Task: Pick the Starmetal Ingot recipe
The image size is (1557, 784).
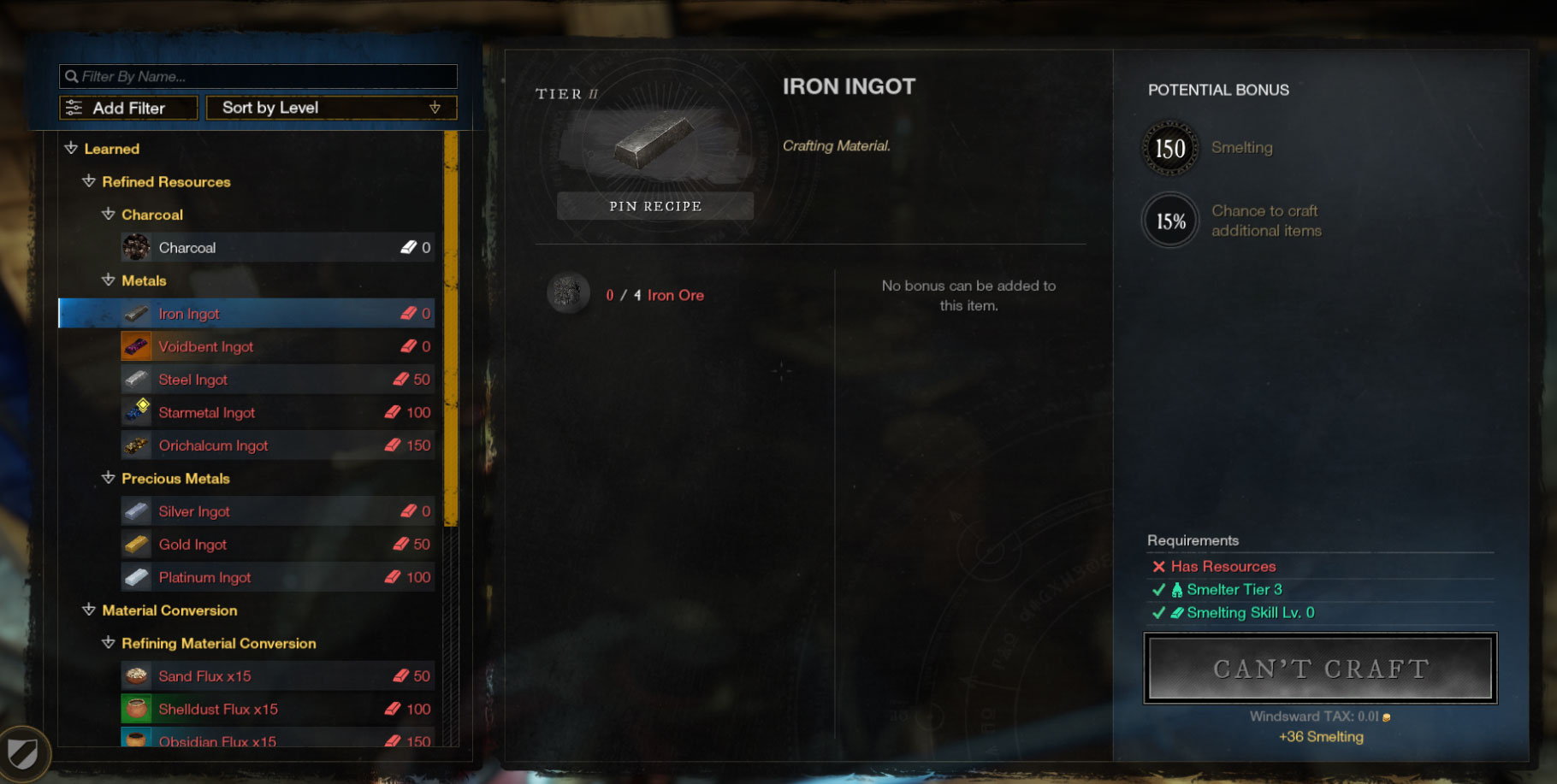Action: [277, 413]
